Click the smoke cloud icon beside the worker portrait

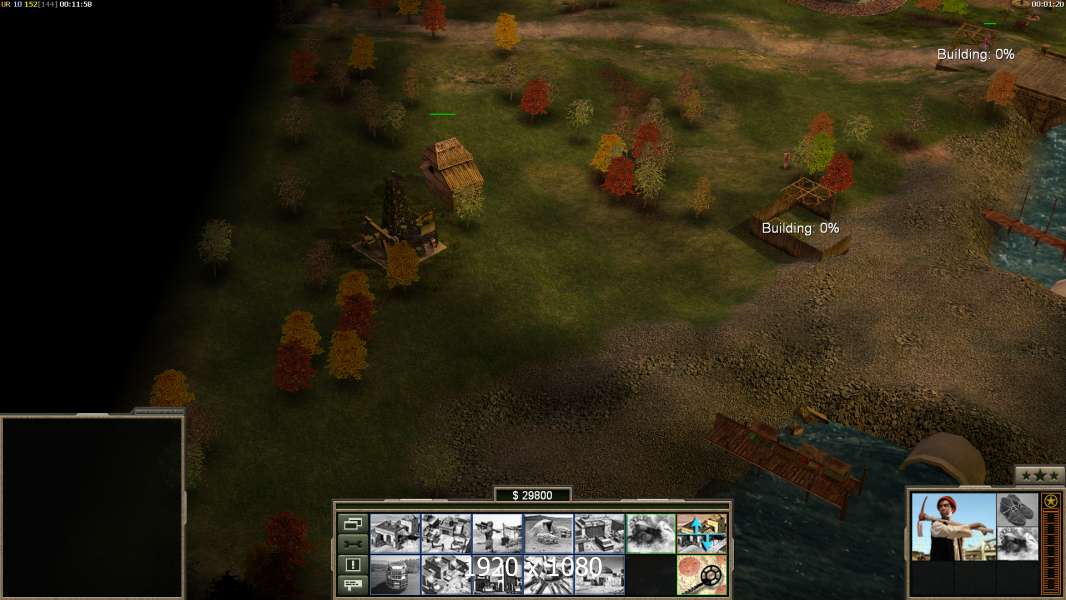tap(1018, 543)
